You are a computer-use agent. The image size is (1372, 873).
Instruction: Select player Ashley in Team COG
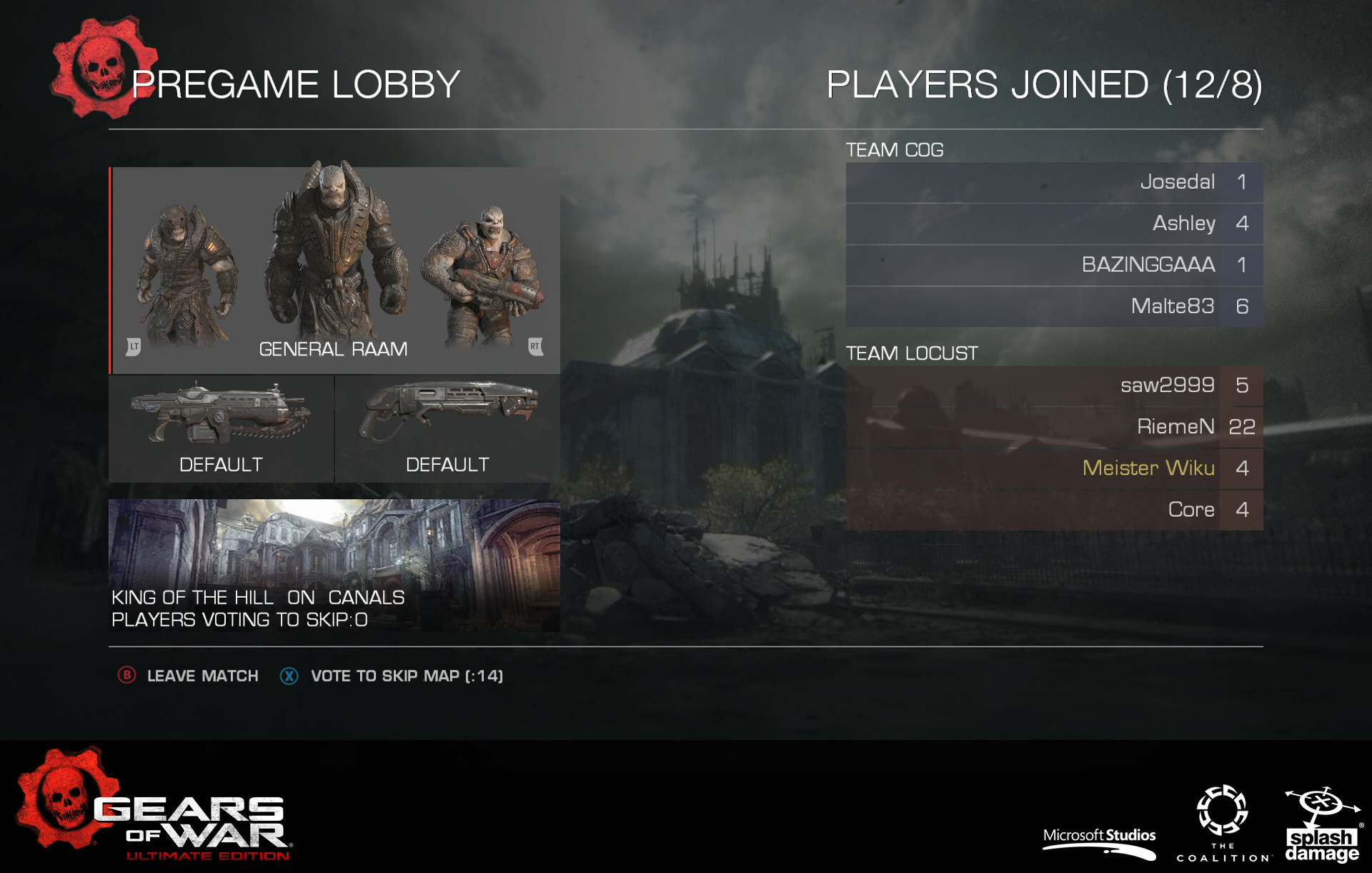tap(1053, 224)
